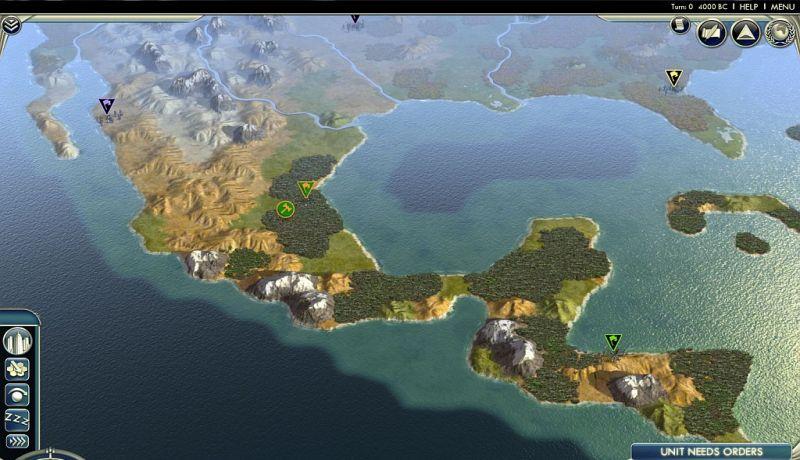
Task: Open the game MENU
Action: (x=782, y=7)
